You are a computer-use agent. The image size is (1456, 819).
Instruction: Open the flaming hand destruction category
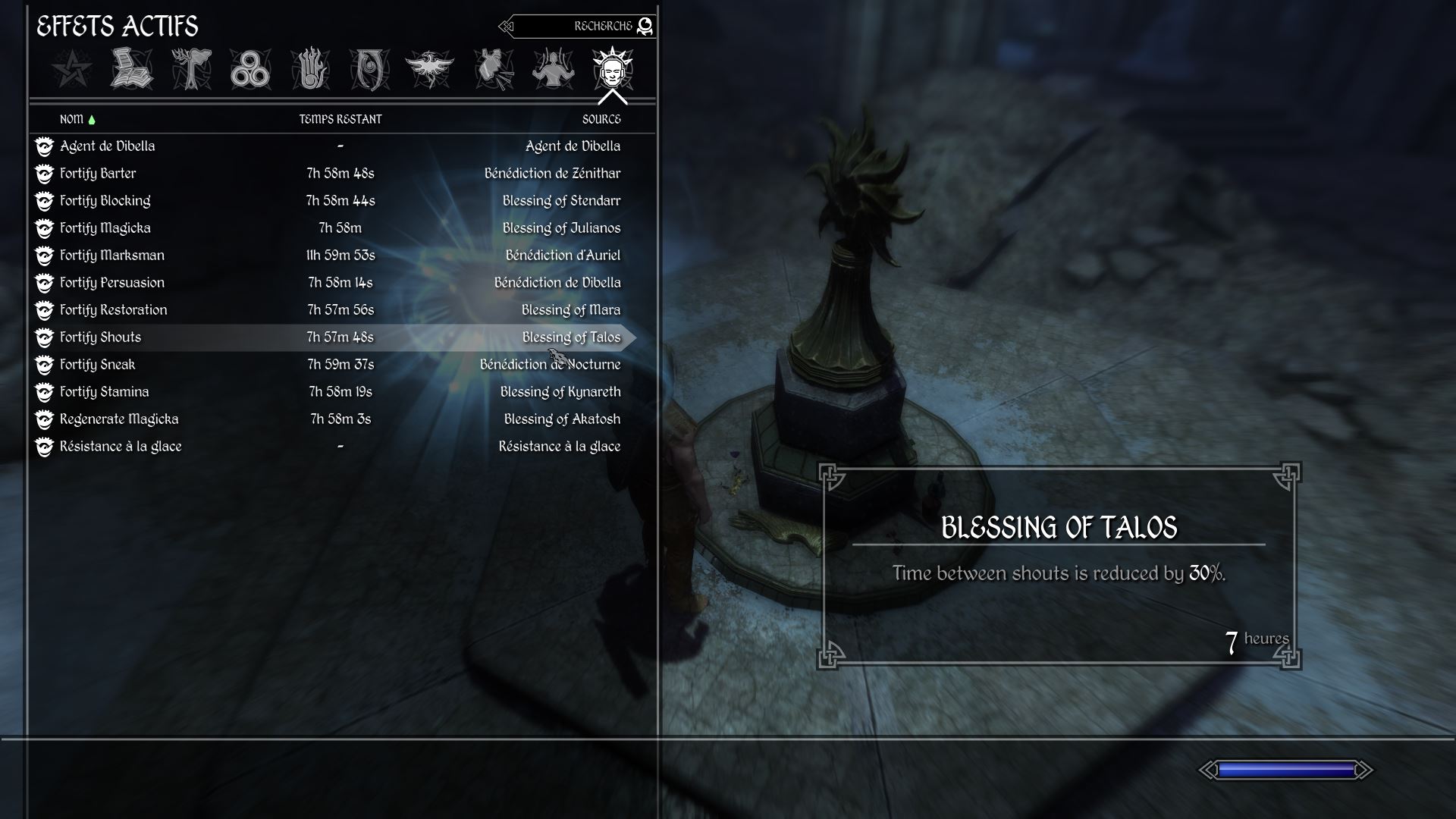coord(310,70)
